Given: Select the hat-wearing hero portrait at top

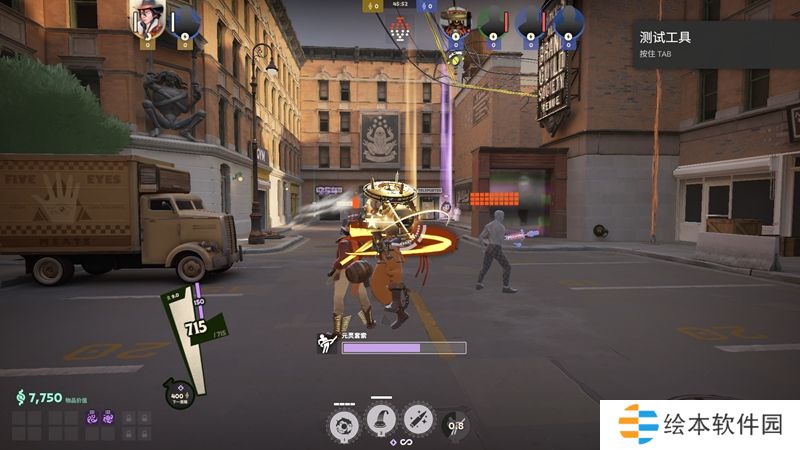Looking at the screenshot, I should click(151, 19).
